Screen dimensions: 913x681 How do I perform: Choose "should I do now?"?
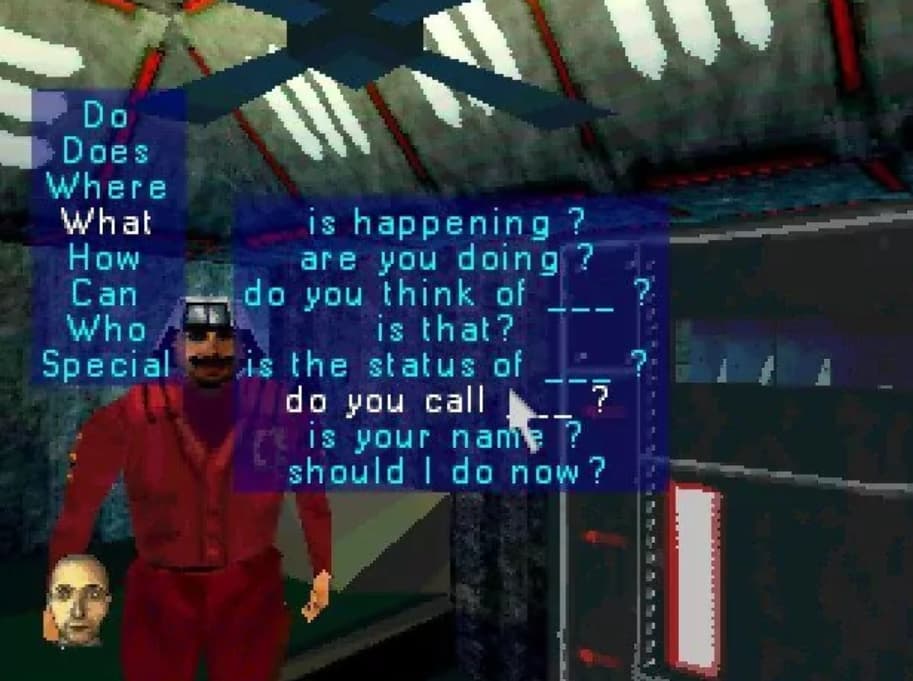tap(446, 472)
